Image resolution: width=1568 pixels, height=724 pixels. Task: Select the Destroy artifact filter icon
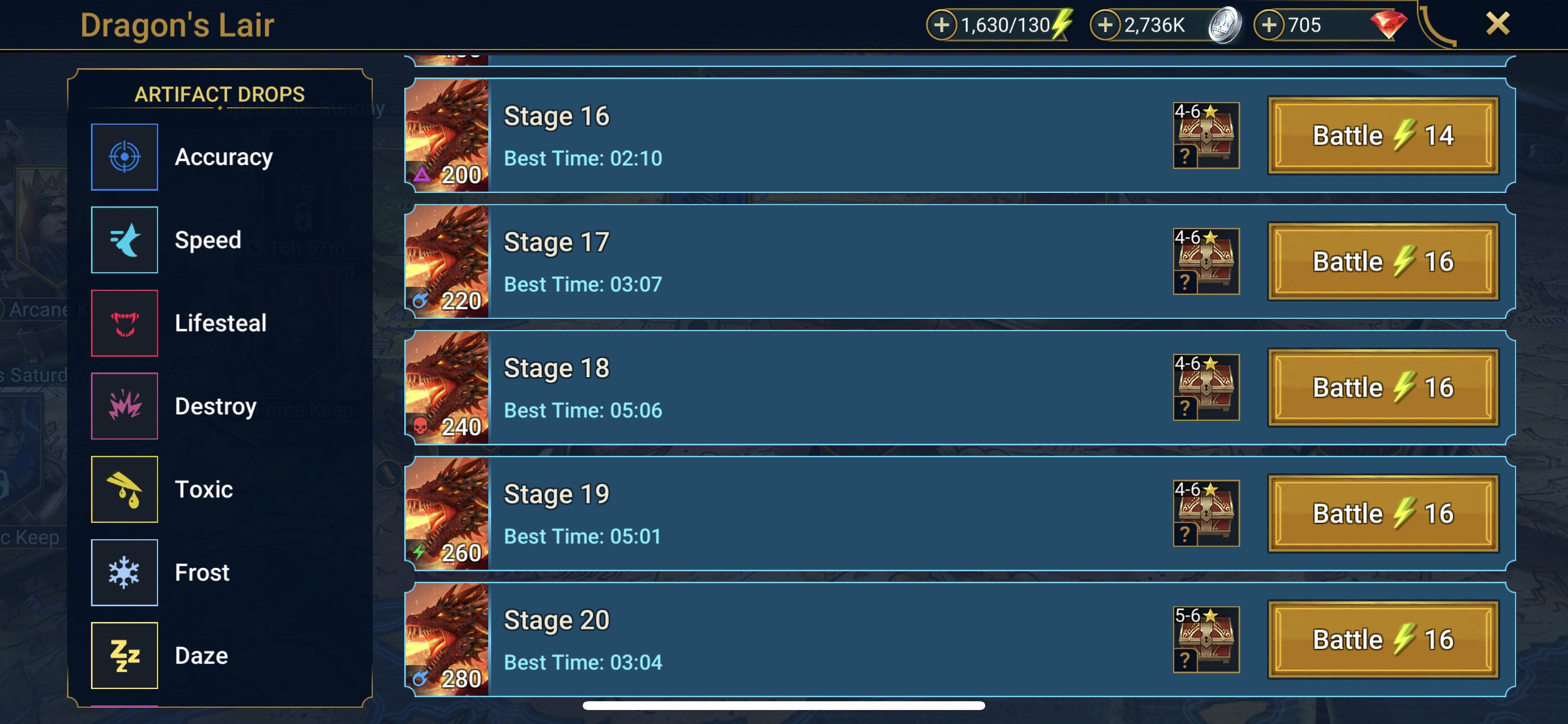point(124,406)
